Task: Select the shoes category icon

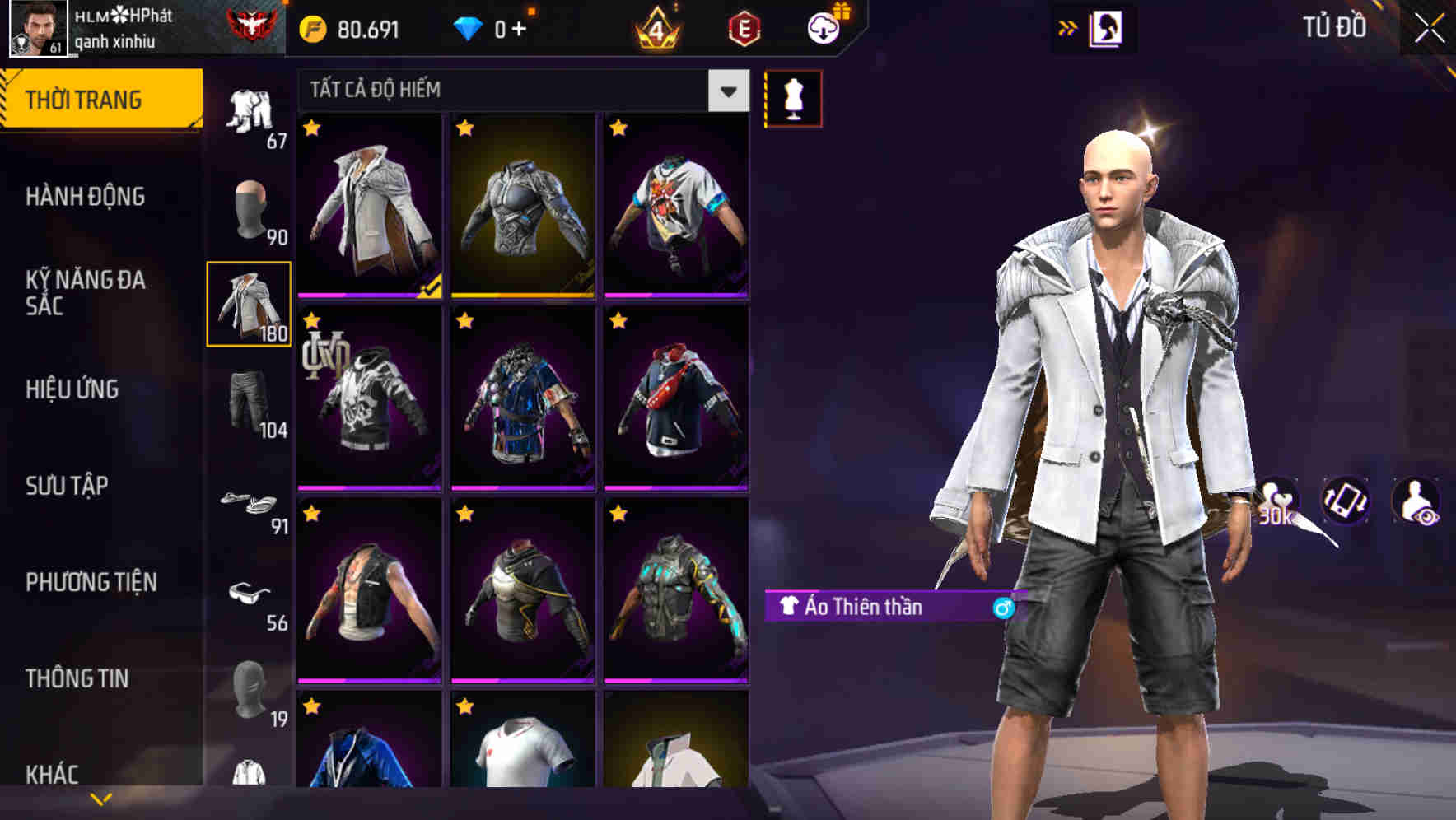Action: [x=245, y=502]
